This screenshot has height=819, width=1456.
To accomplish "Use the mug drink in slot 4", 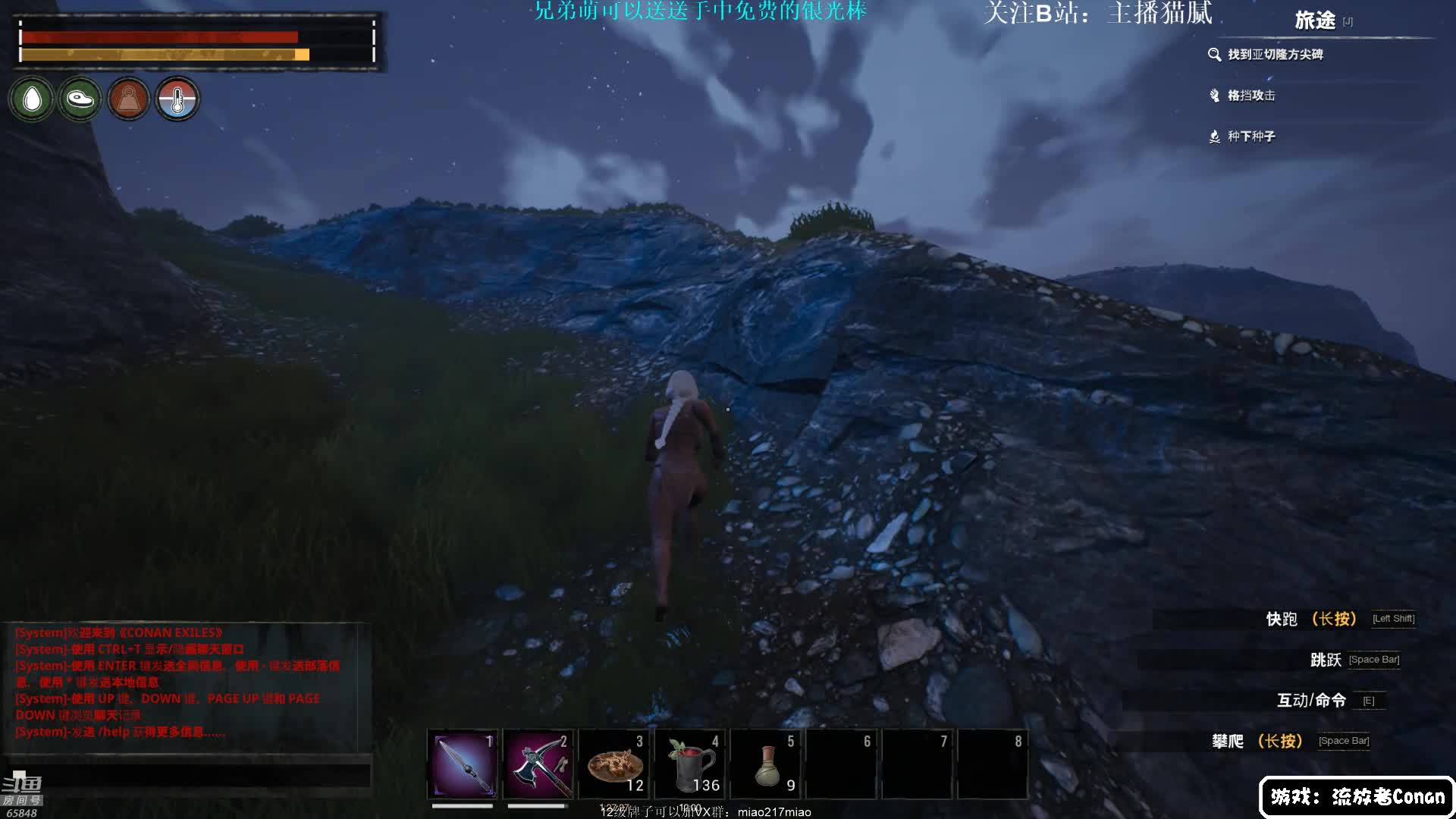I will click(x=690, y=764).
